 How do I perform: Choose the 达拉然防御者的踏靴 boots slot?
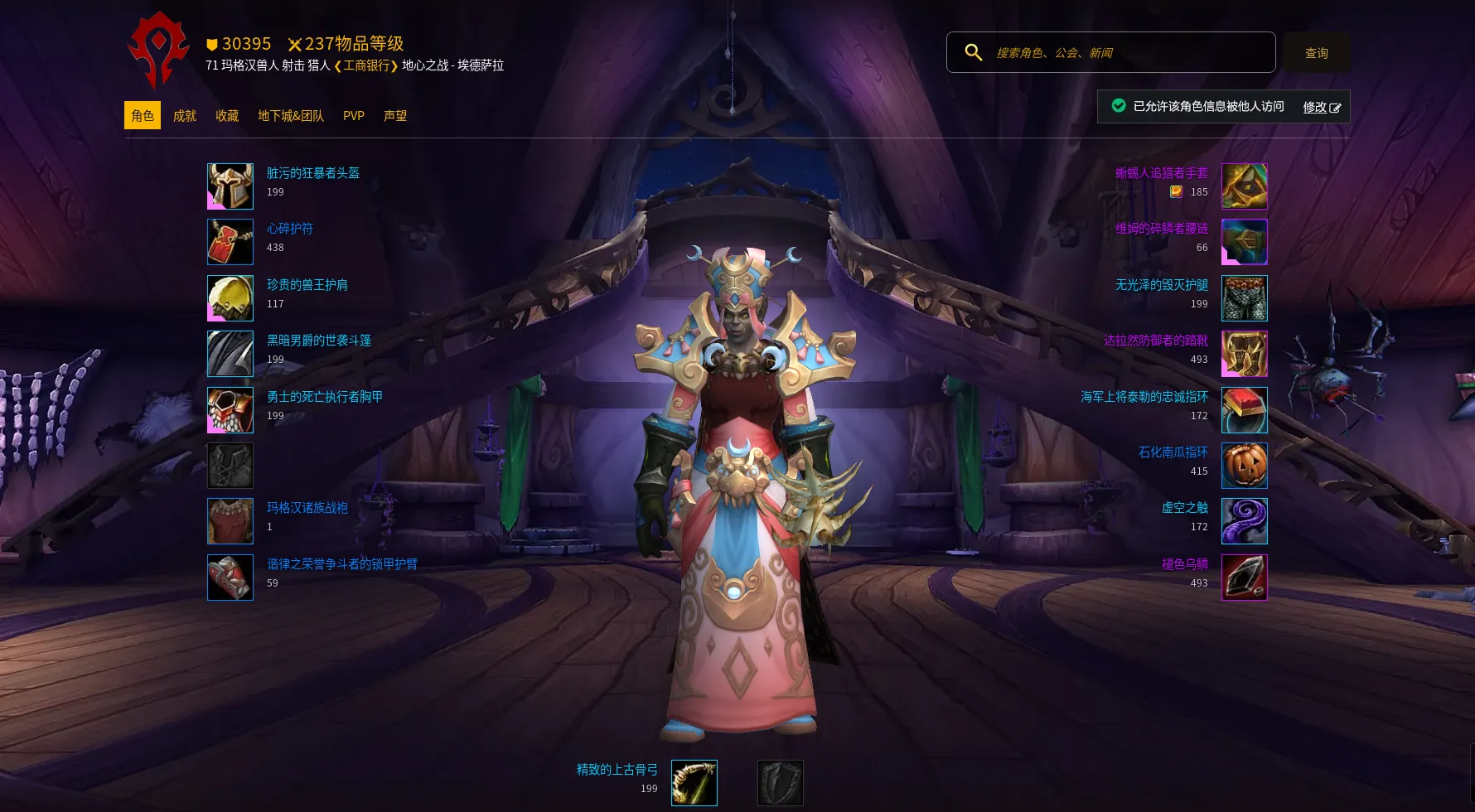tap(1244, 354)
